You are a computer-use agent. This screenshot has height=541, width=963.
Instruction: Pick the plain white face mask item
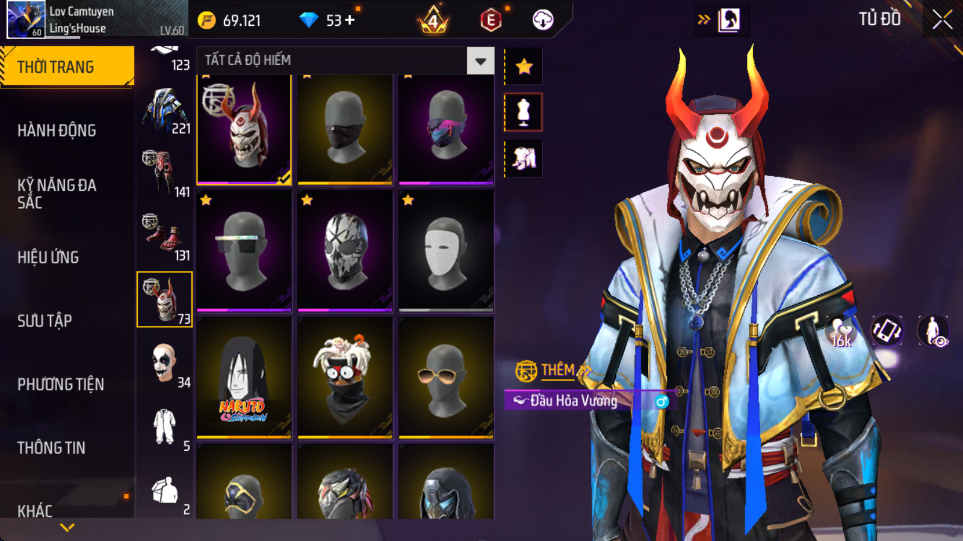[x=446, y=250]
